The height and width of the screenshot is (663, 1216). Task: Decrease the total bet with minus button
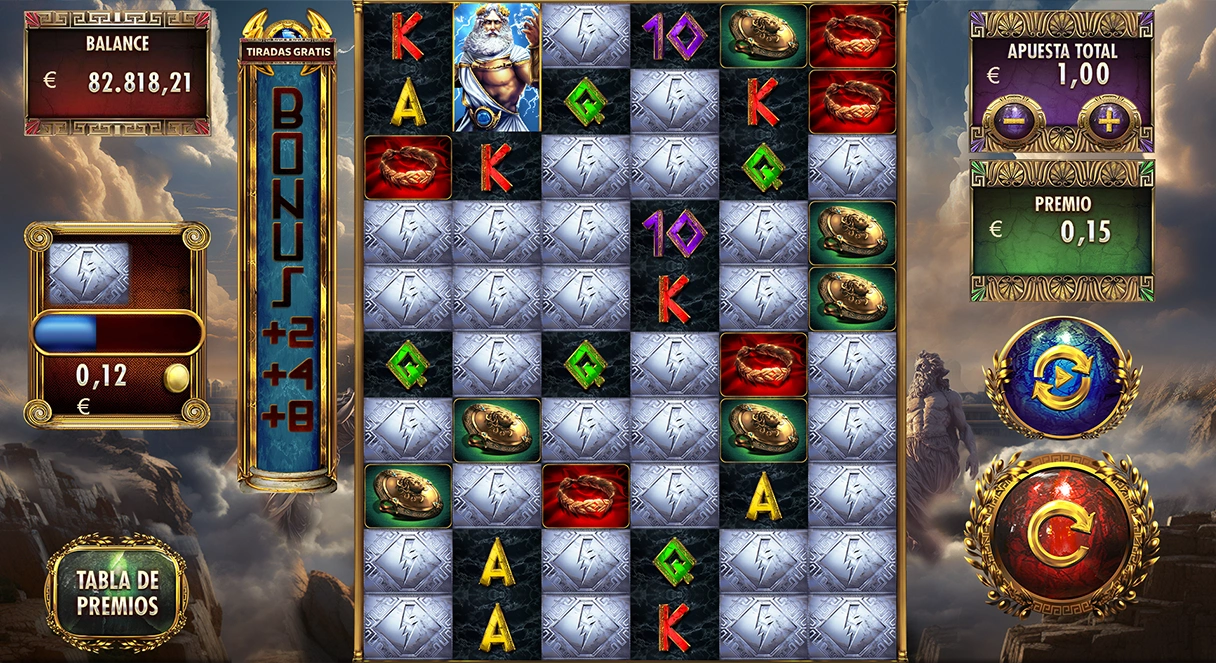1013,123
